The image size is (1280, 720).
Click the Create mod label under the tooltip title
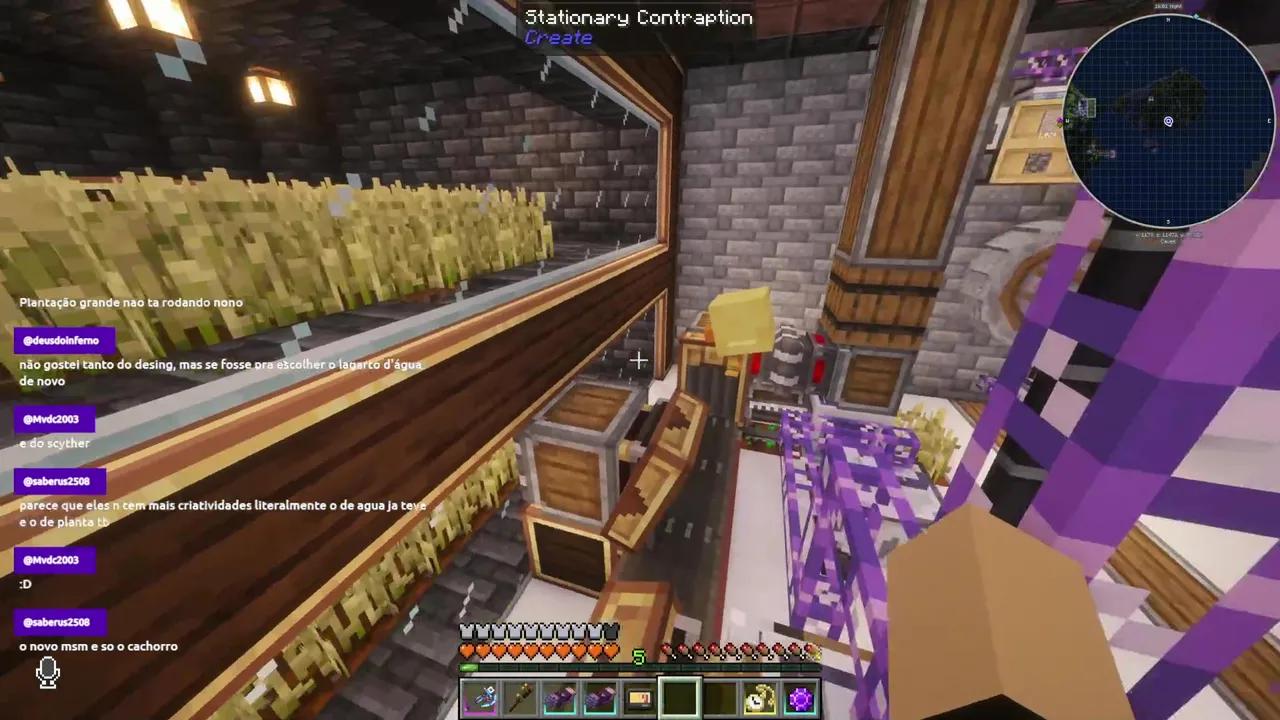[558, 38]
